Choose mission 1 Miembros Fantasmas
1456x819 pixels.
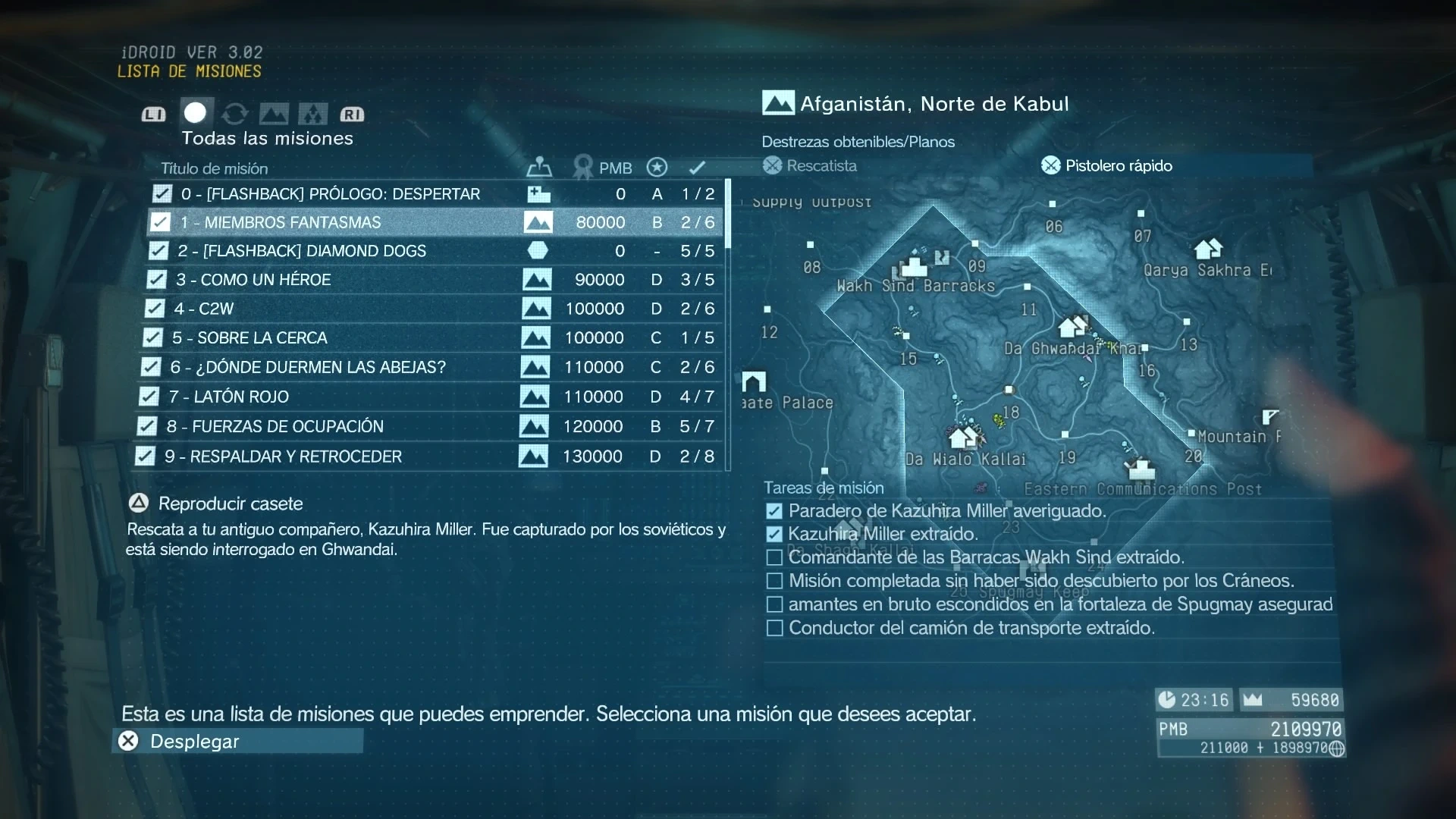(293, 222)
